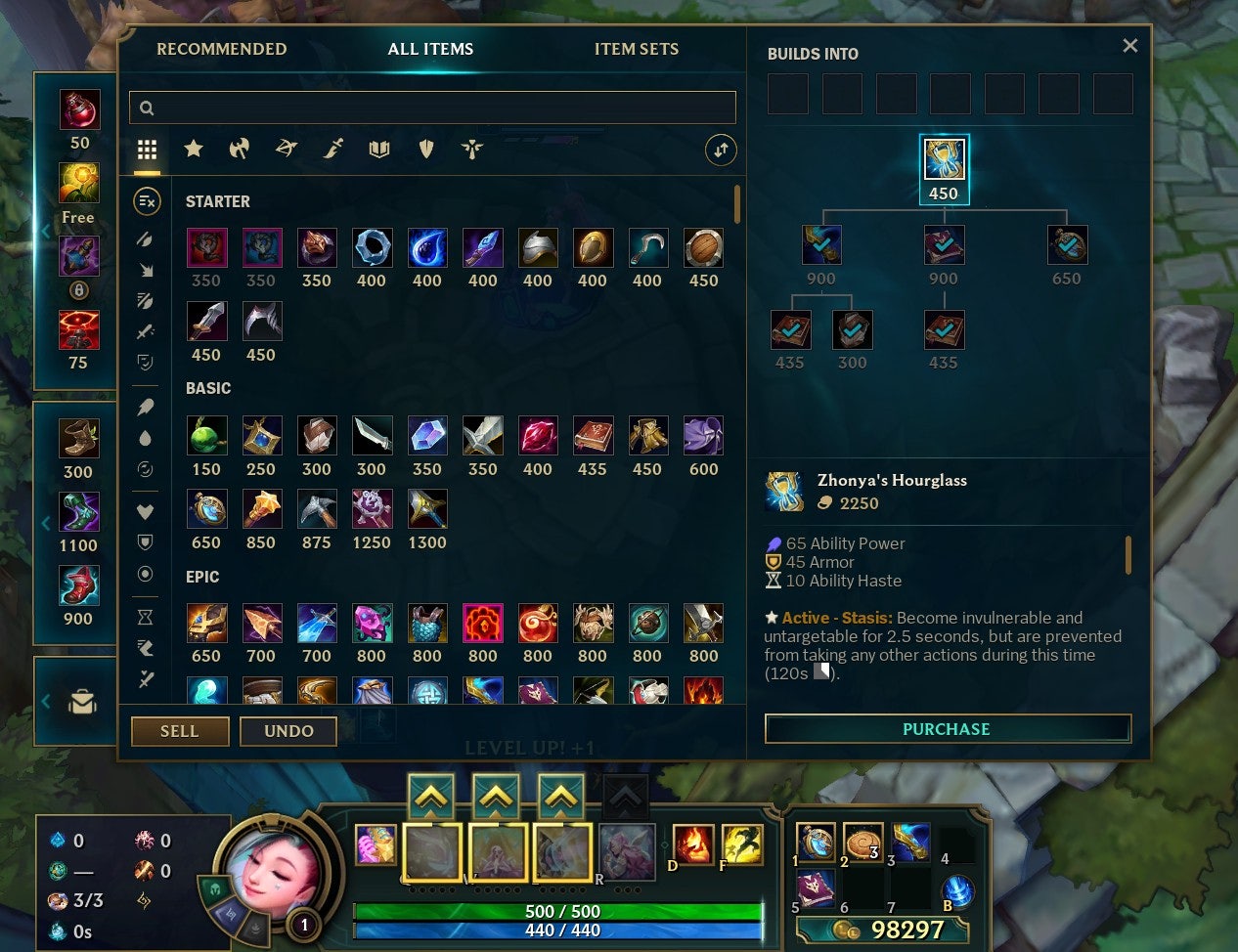Undo the last purchase
This screenshot has width=1238, height=952.
pos(288,731)
